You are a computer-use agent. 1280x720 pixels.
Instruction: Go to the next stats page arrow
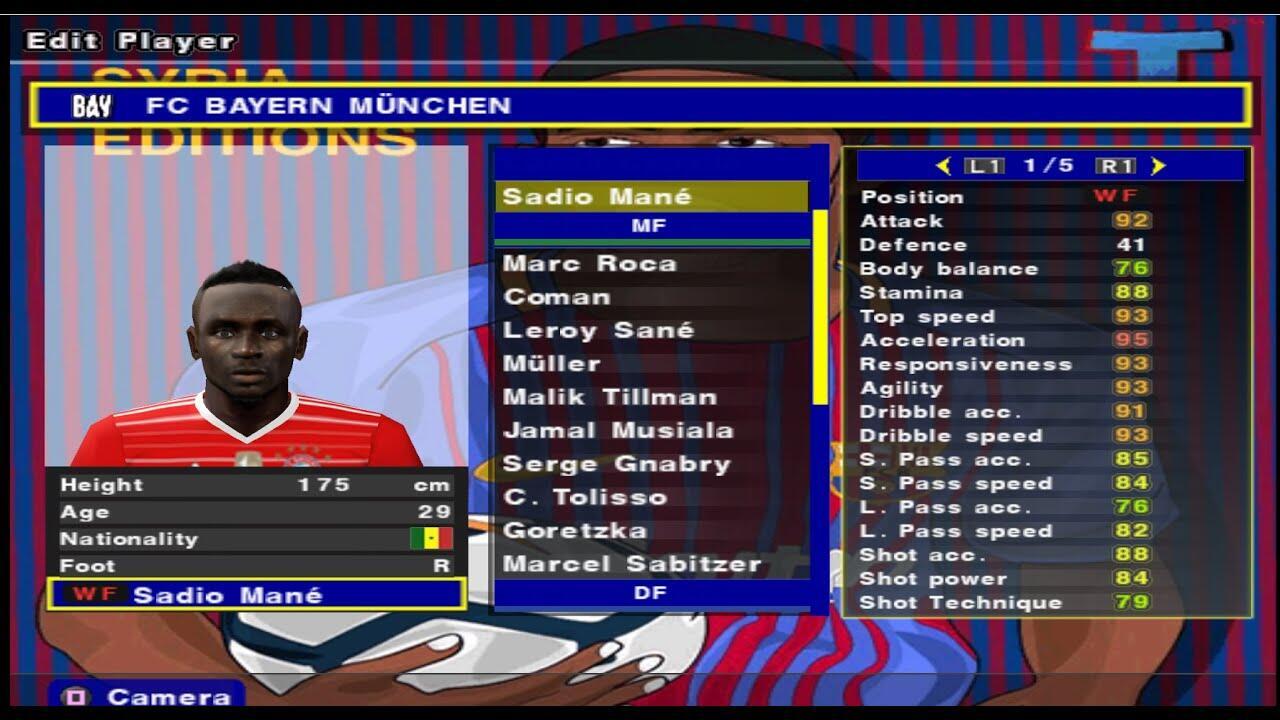tap(1158, 166)
